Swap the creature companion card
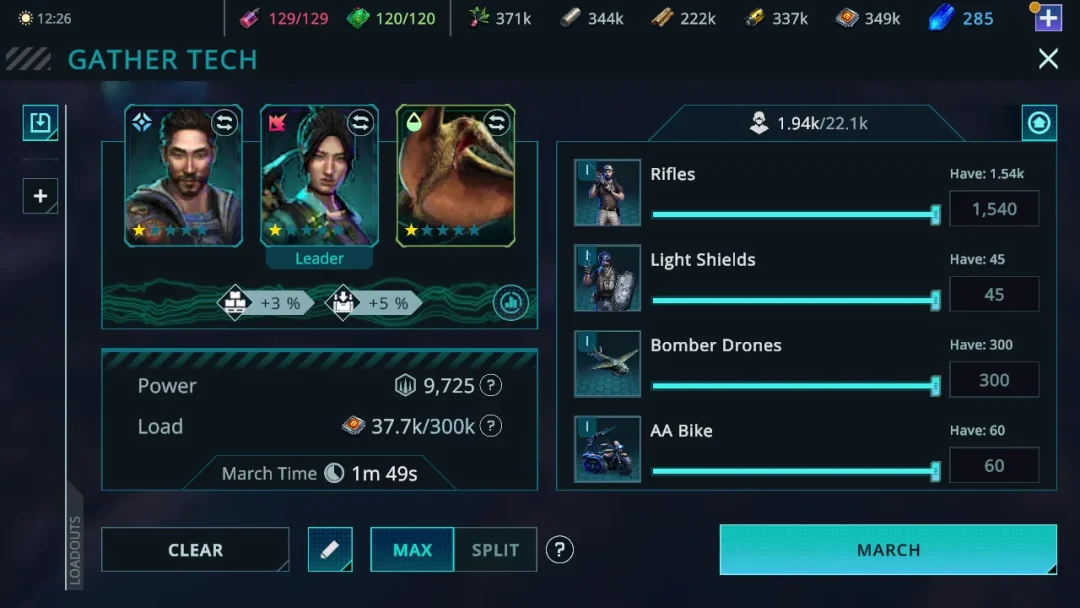This screenshot has height=608, width=1080. click(497, 123)
